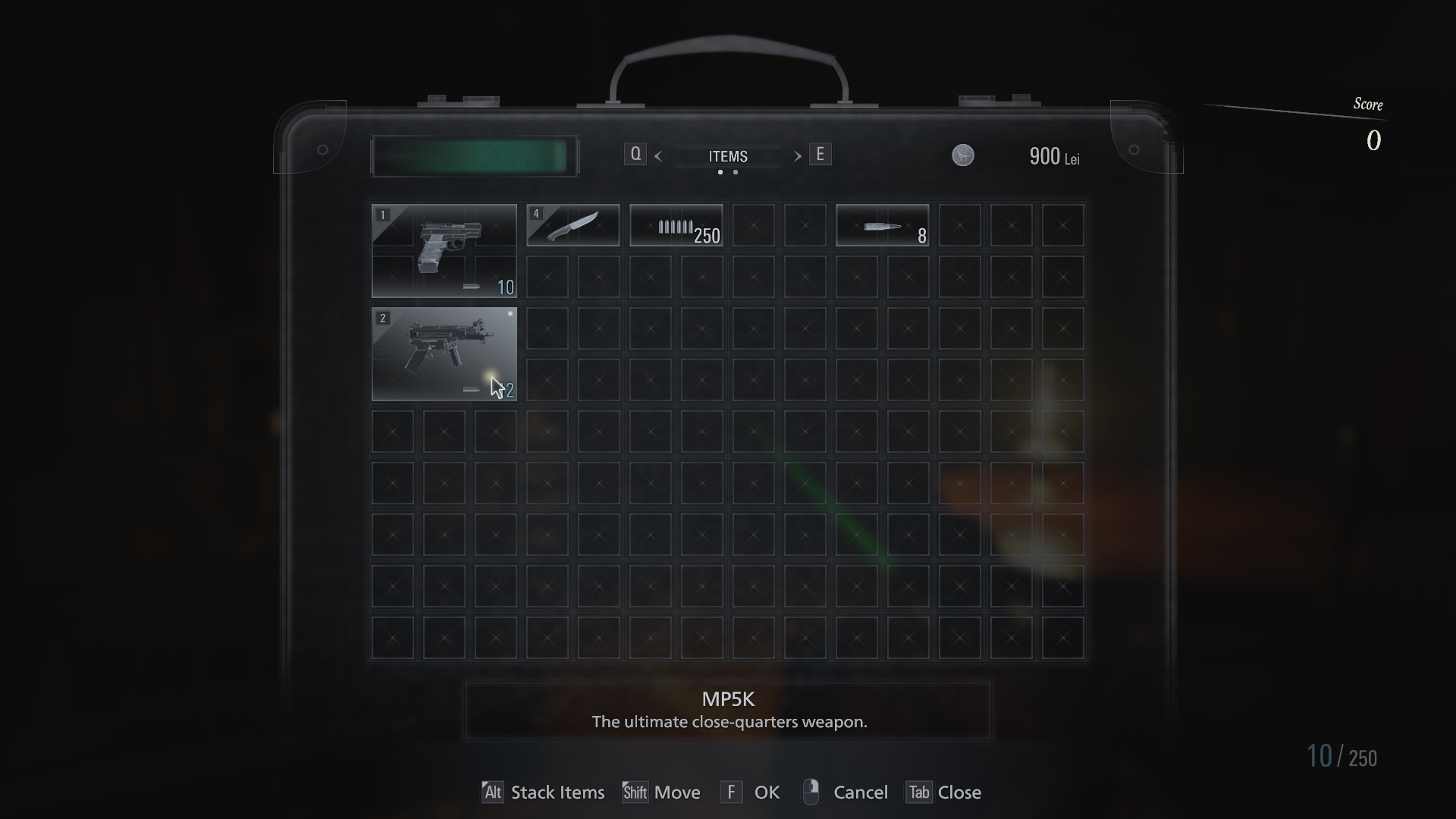1456x819 pixels.
Task: Click the Alt key icon for stacking
Action: click(492, 792)
